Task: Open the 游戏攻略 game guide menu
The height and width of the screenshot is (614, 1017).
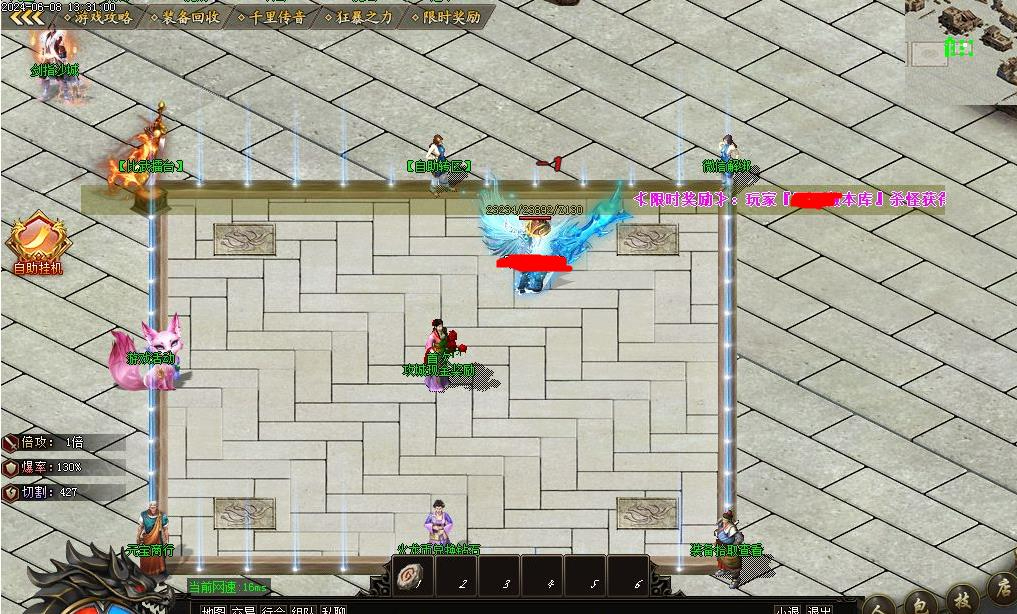Action: [x=103, y=17]
